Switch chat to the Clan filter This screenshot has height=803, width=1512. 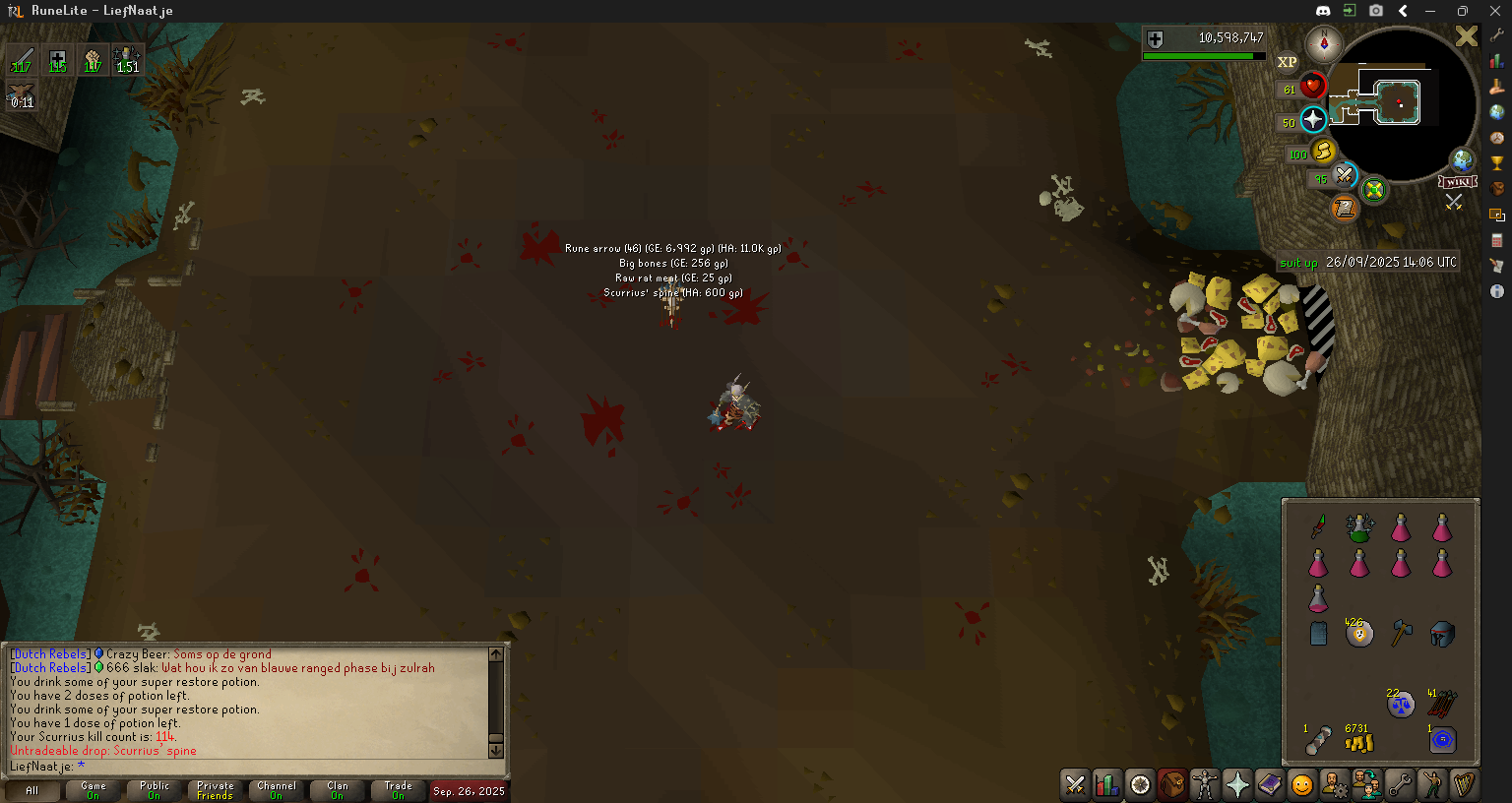(x=338, y=790)
